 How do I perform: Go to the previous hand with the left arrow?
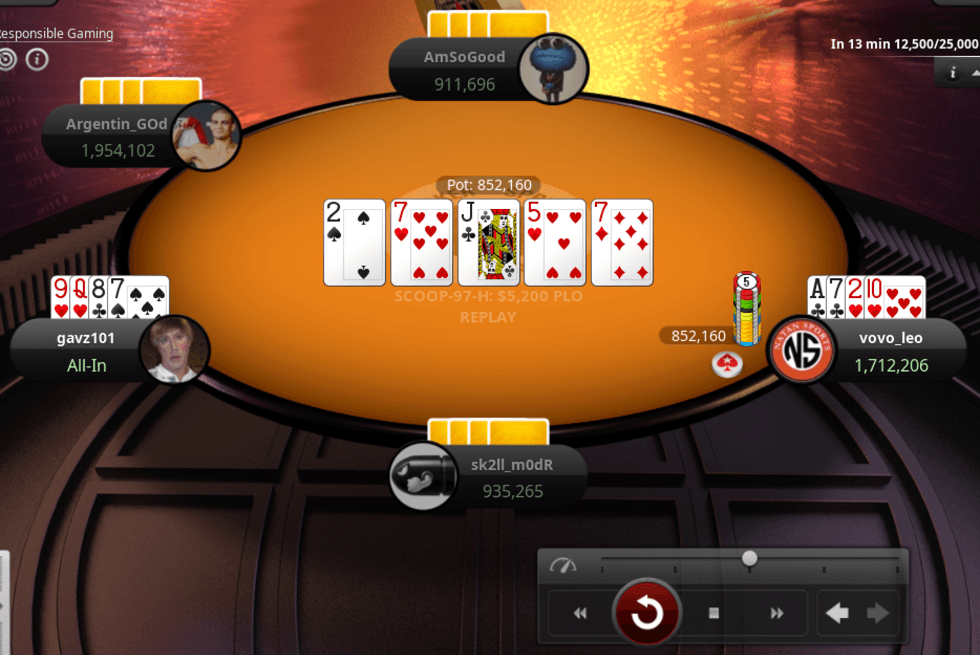[x=837, y=613]
